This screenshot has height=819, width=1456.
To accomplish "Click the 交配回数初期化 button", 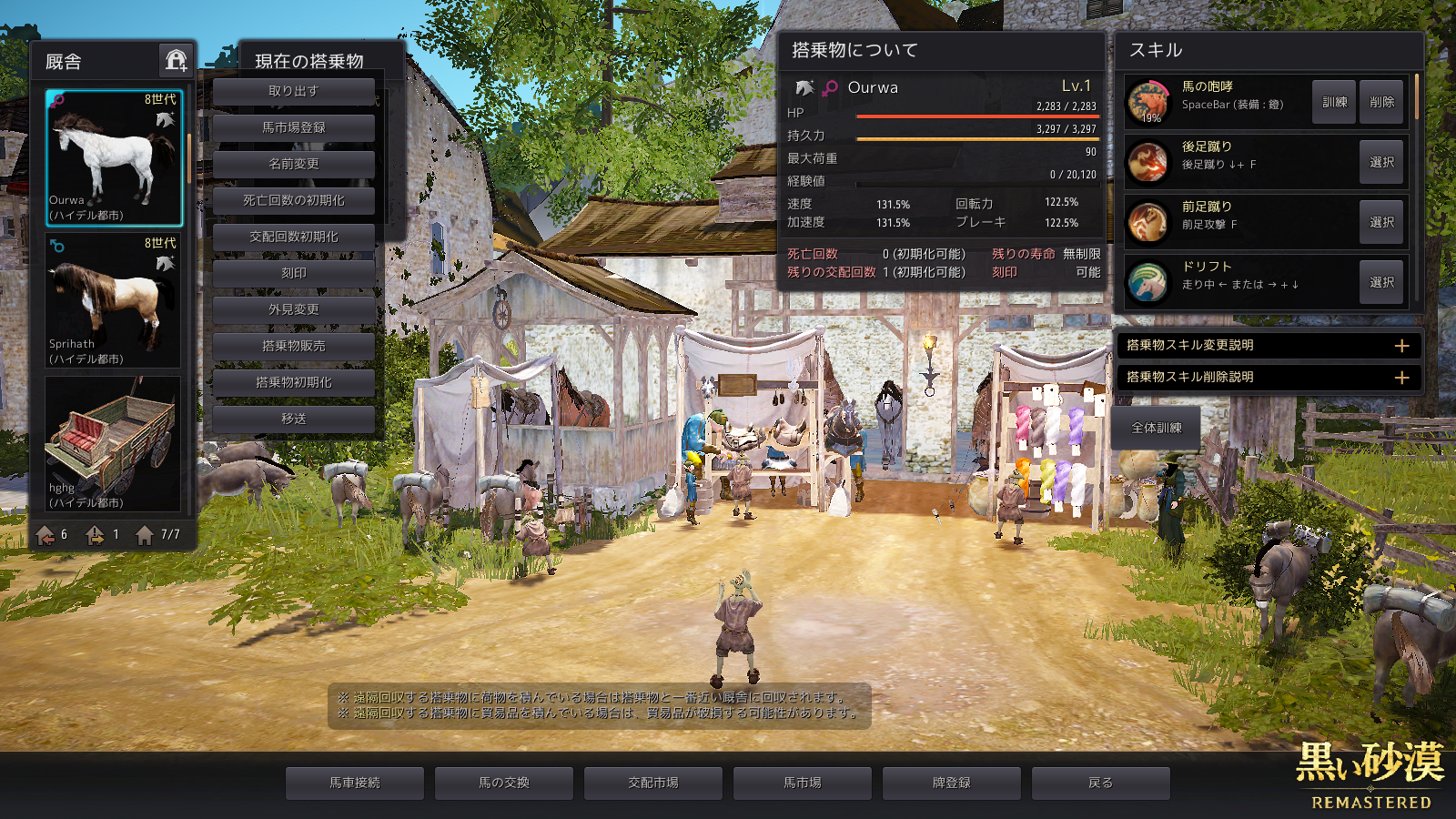I will tap(293, 237).
